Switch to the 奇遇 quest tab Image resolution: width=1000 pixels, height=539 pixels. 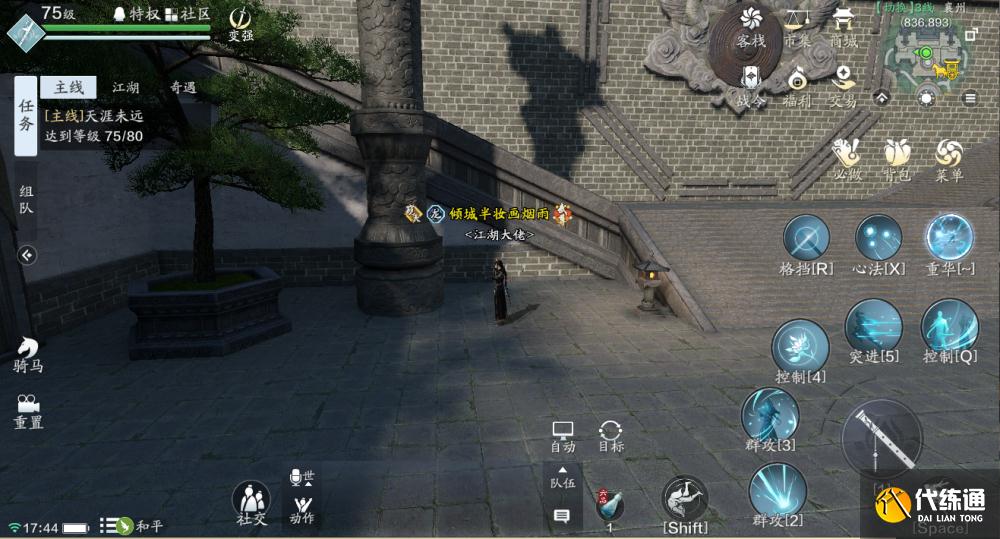(183, 87)
